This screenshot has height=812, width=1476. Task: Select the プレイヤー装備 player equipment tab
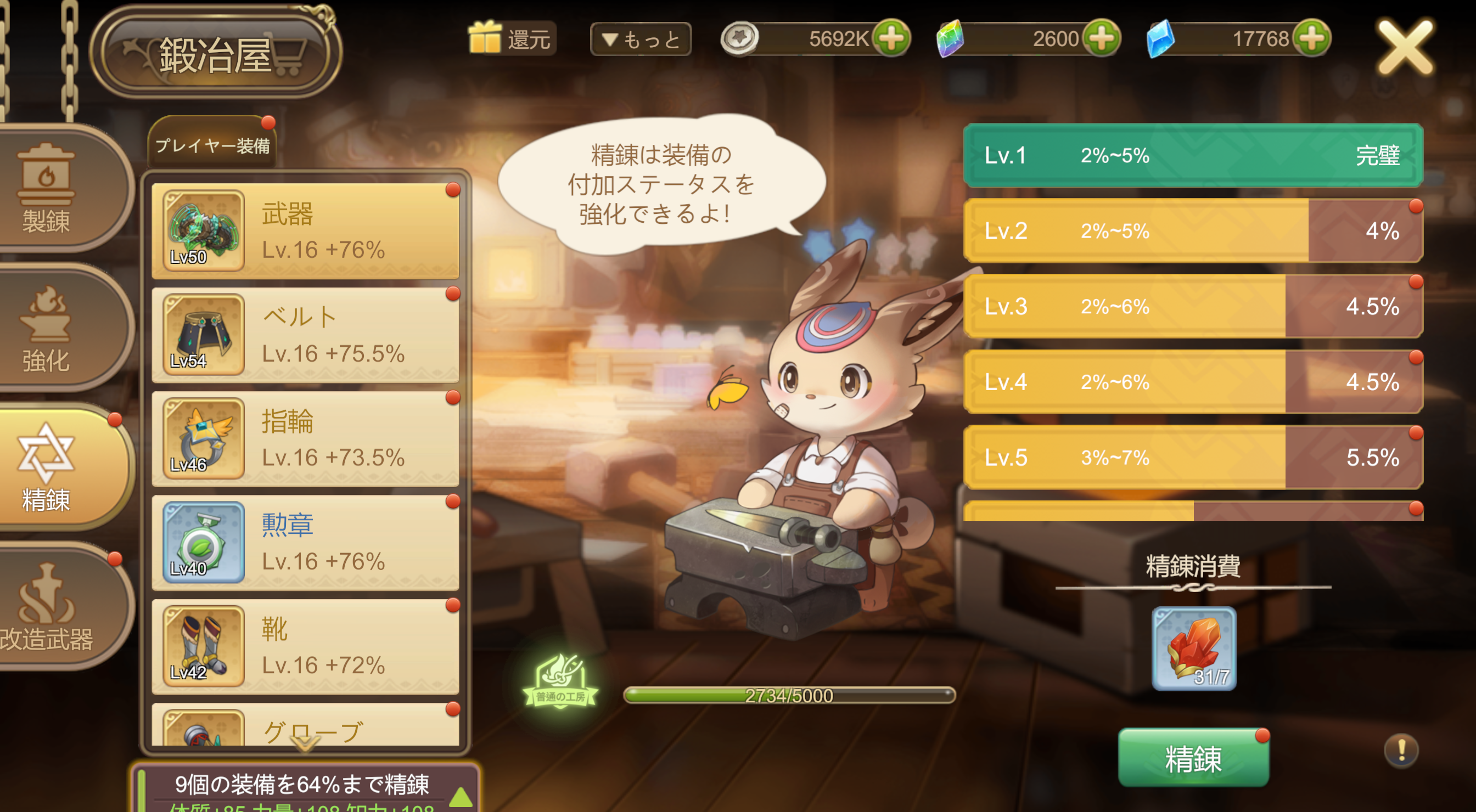click(212, 144)
